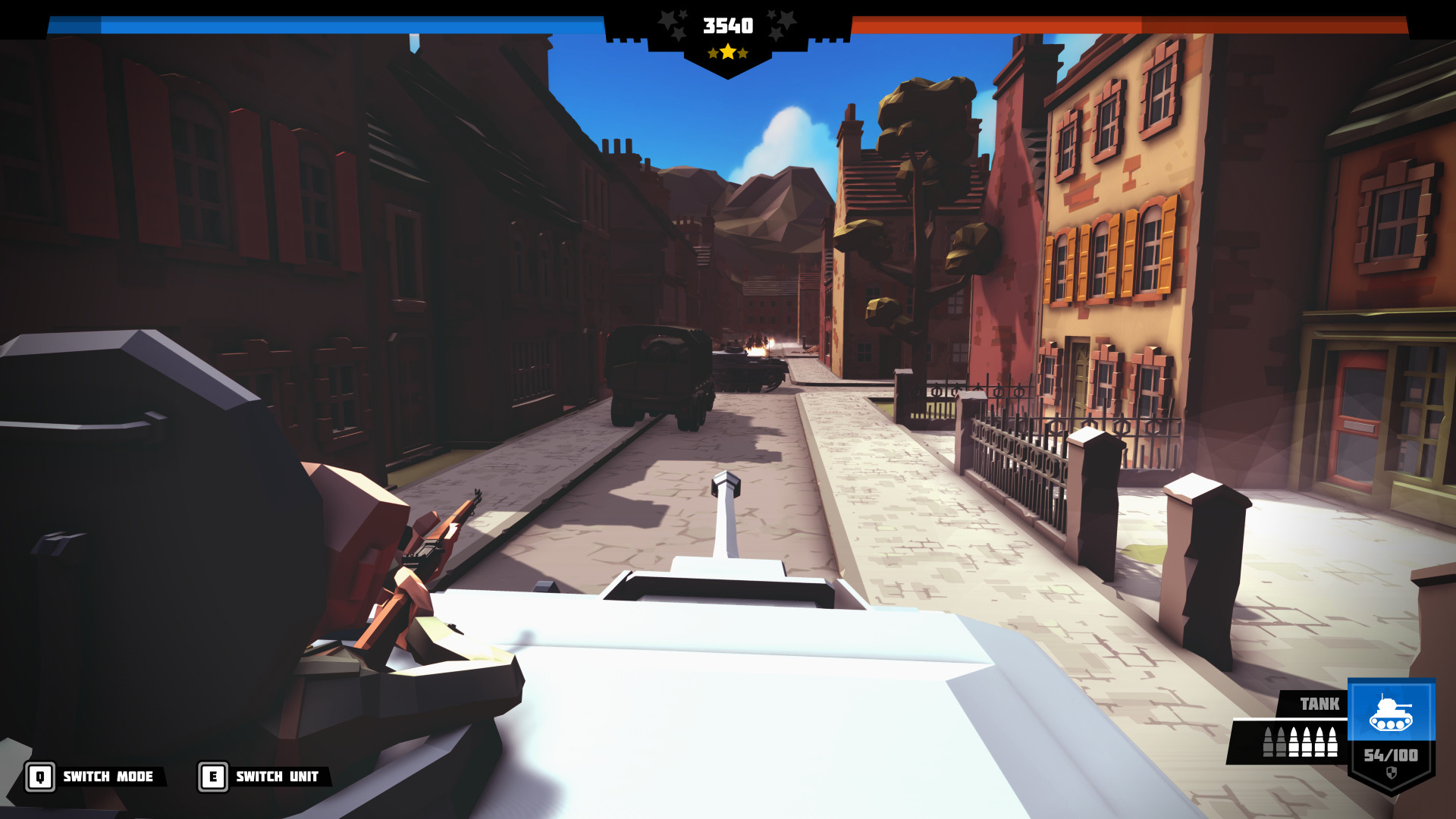Click the shield icon under 54/100

(x=1392, y=772)
